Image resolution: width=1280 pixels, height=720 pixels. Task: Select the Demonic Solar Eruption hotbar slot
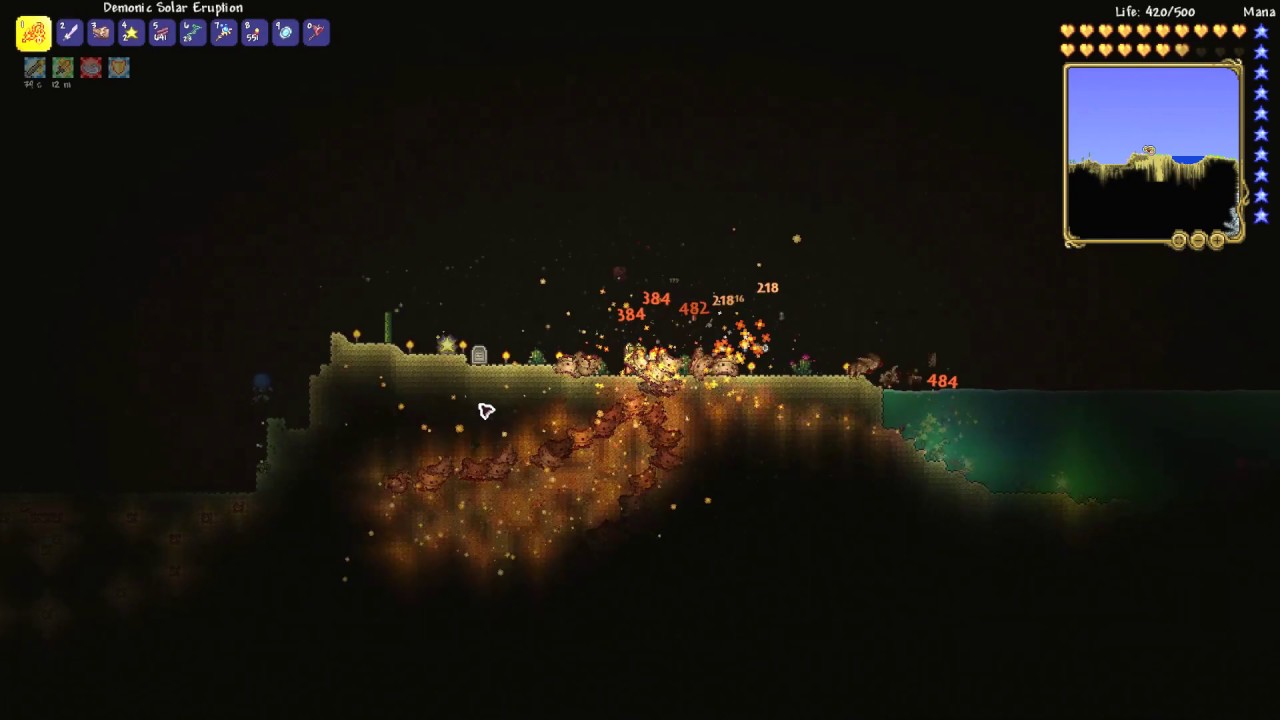point(33,33)
